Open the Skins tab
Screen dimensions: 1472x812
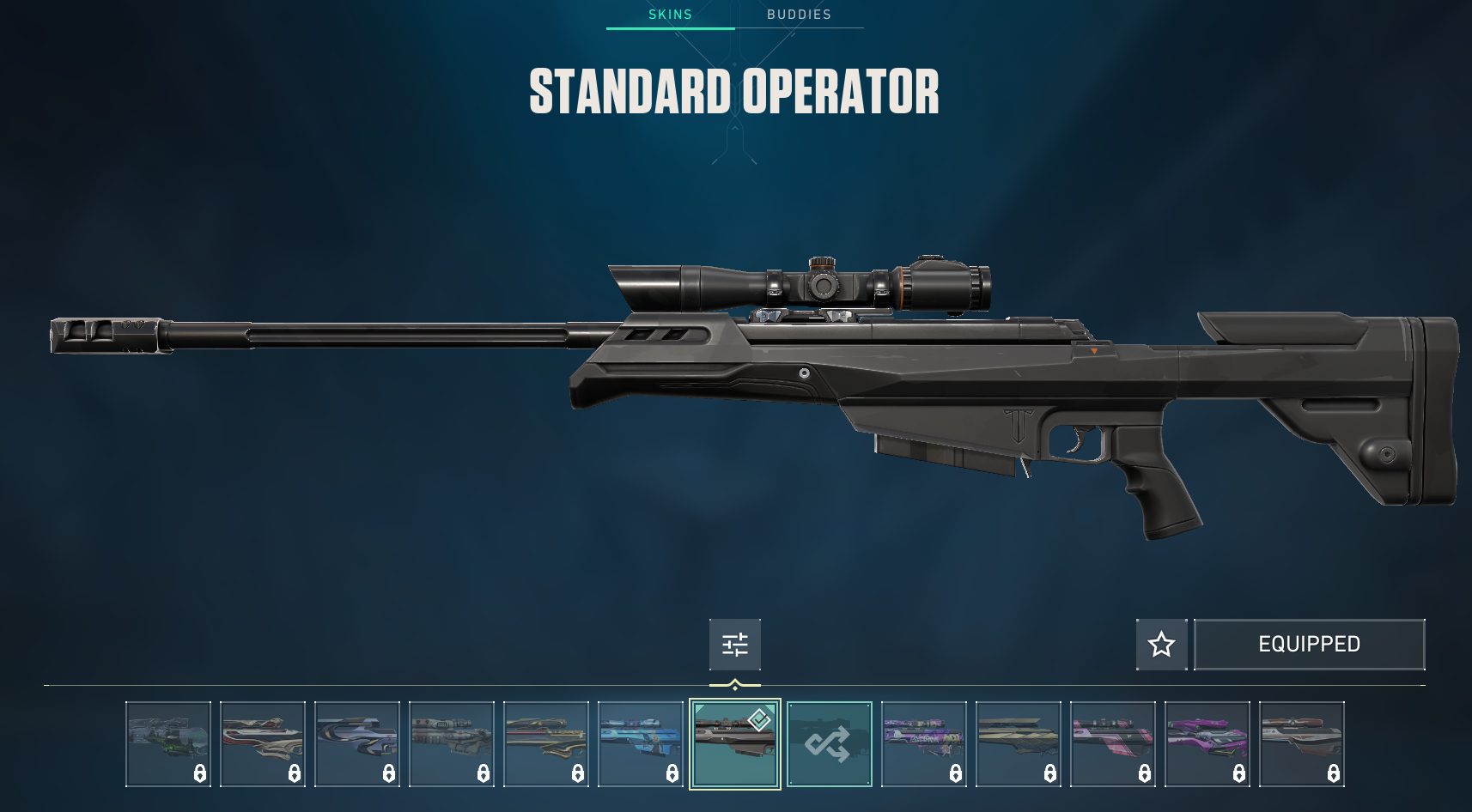[x=670, y=15]
